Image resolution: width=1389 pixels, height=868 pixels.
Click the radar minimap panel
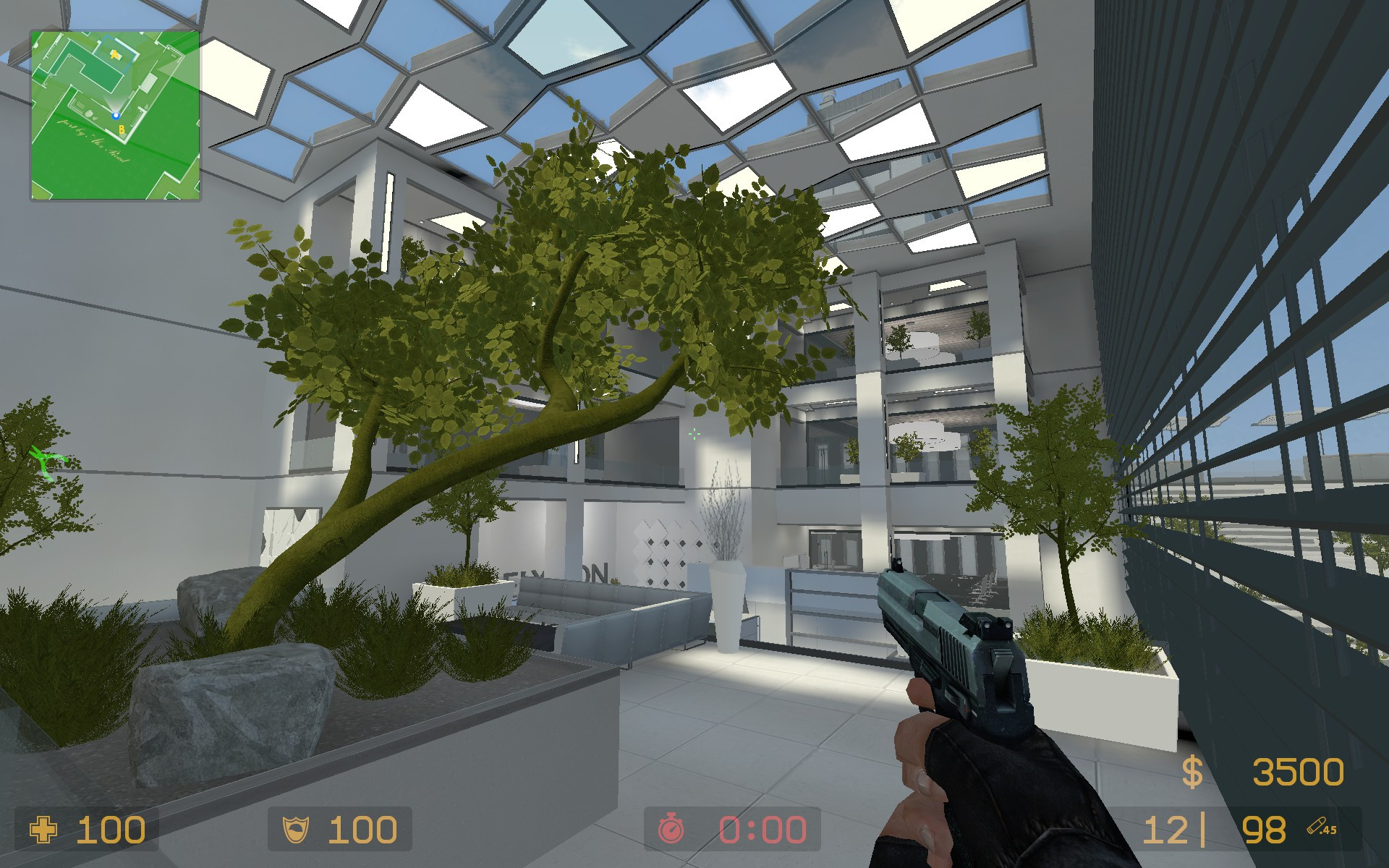coord(116,116)
